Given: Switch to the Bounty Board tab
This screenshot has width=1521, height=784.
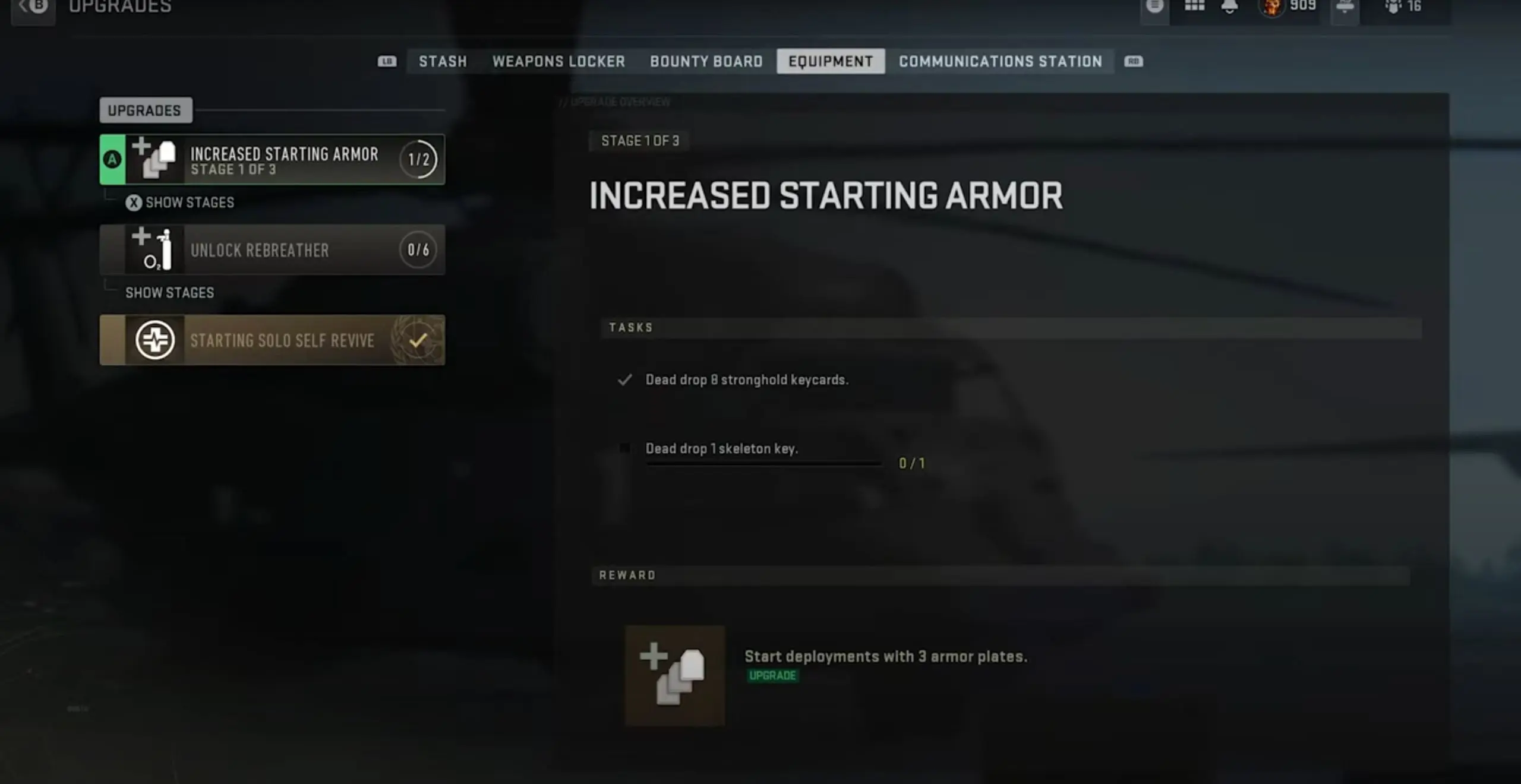Looking at the screenshot, I should [706, 61].
